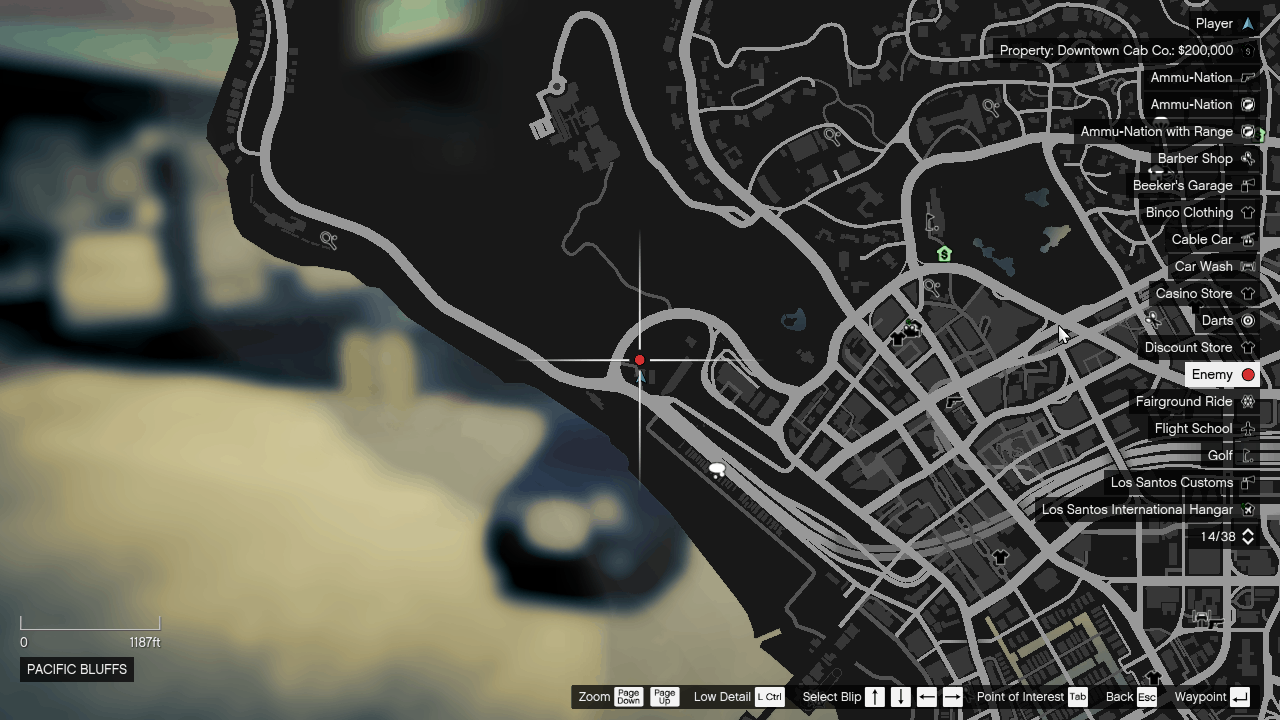Click the Beeker's Garage wrench icon
Screen dimensions: 1280x720
[x=1248, y=185]
